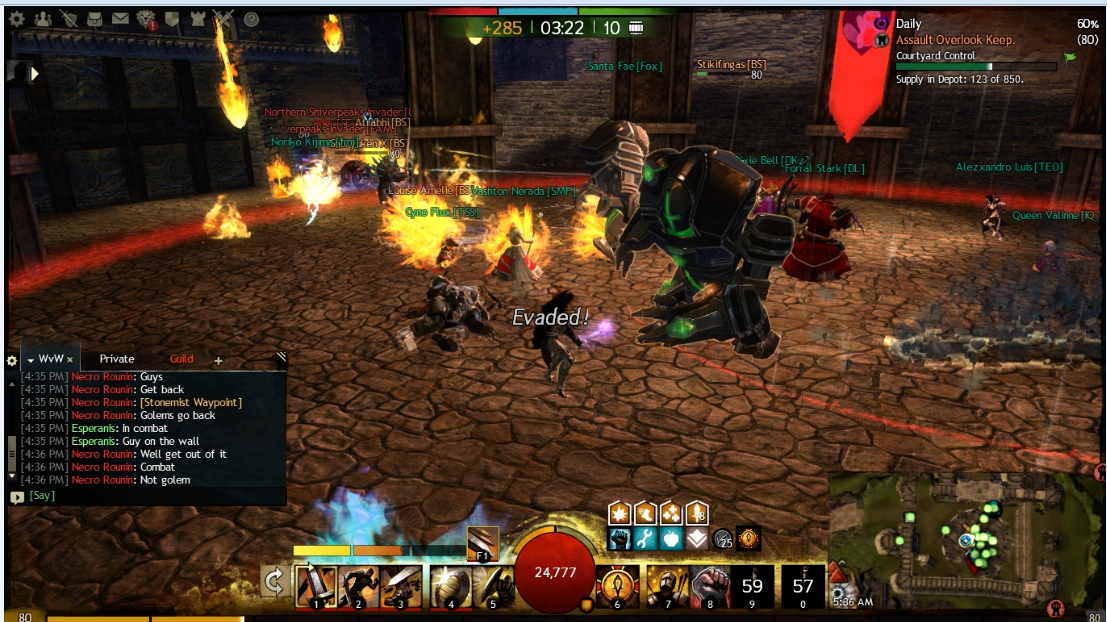Activate the healing skill in slot 6
The width and height of the screenshot is (1107, 622).
pos(617,584)
